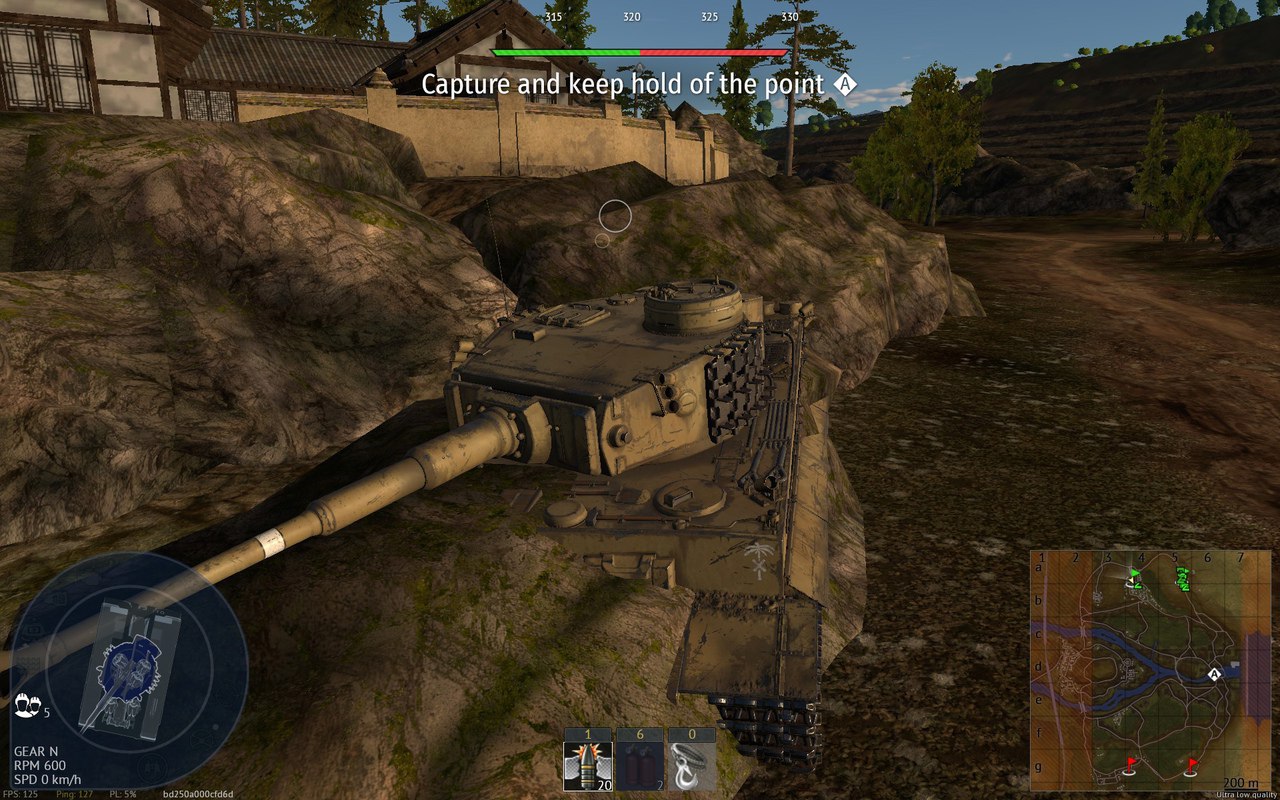This screenshot has height=800, width=1280.
Task: Click the tactical minimap
Action: [1150, 670]
